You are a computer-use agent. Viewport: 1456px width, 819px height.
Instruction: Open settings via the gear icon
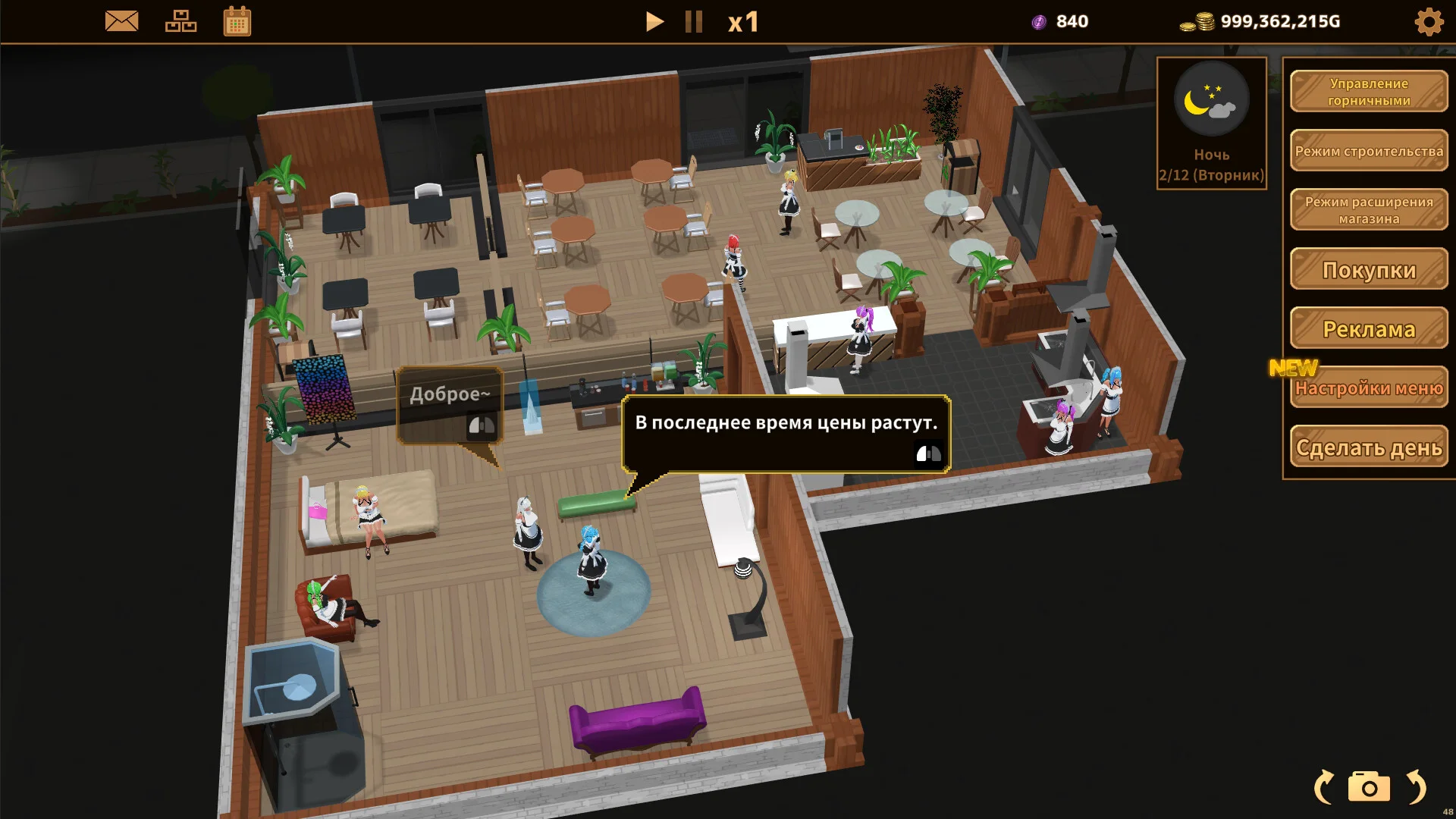[x=1429, y=22]
